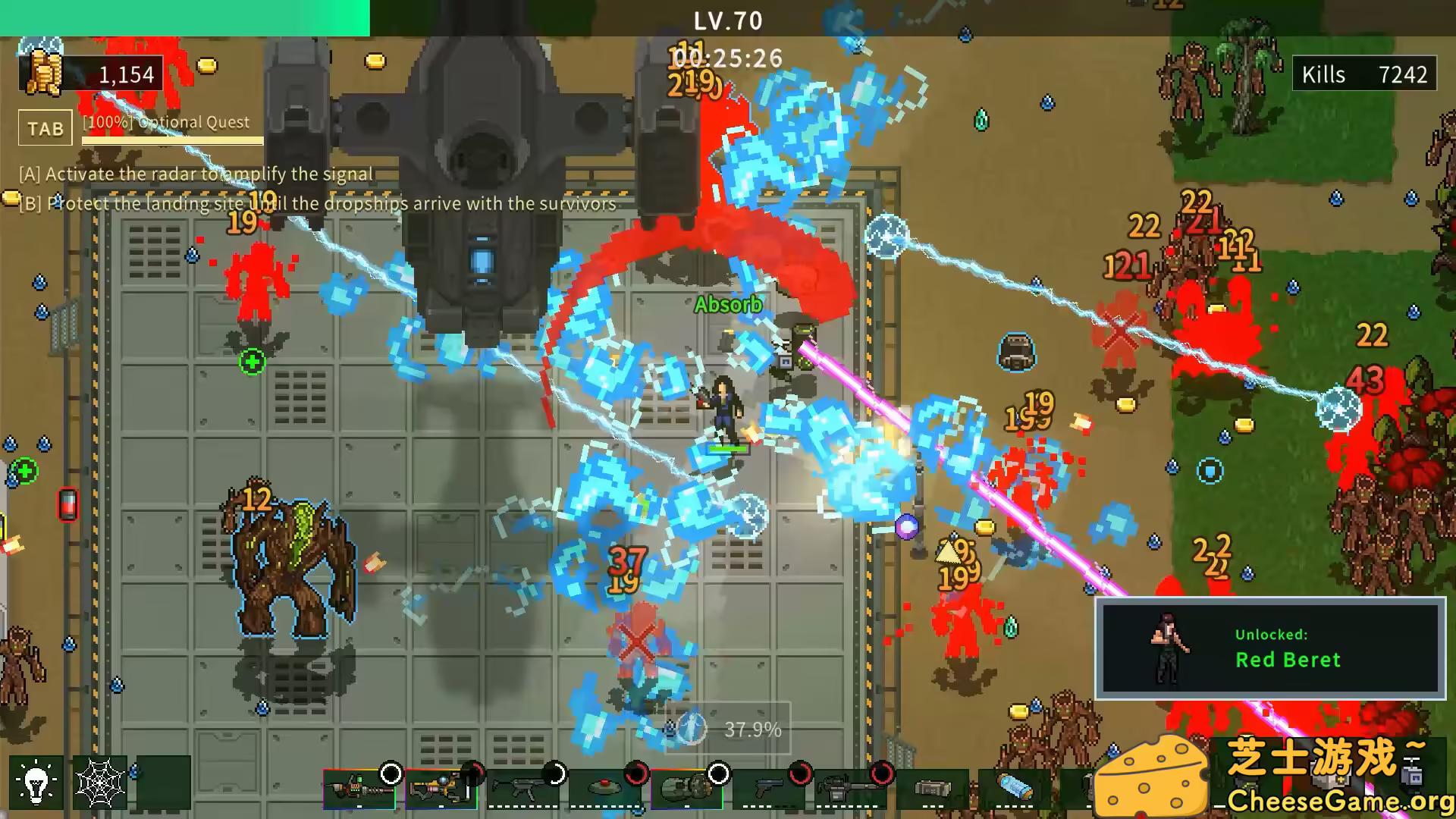Click the Kills counter display
This screenshot has width=1456, height=819.
click(x=1363, y=74)
